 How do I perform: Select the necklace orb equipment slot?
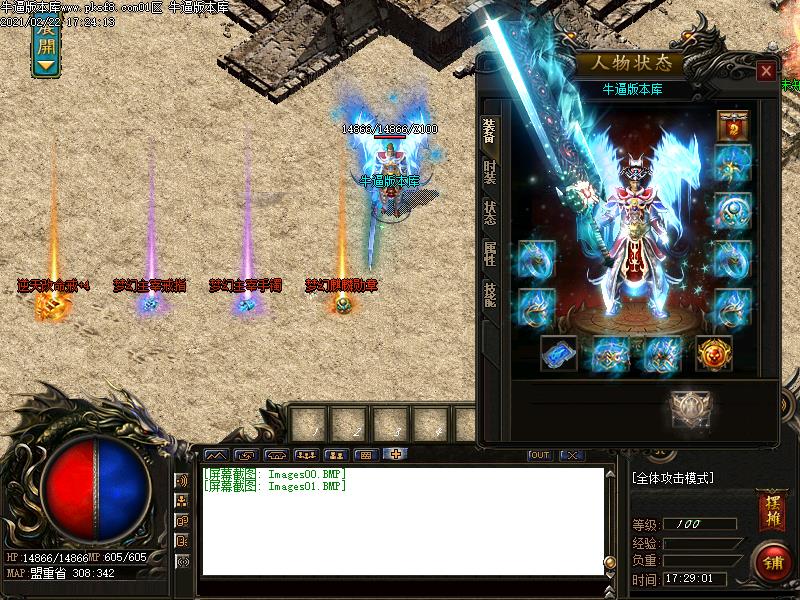(733, 211)
